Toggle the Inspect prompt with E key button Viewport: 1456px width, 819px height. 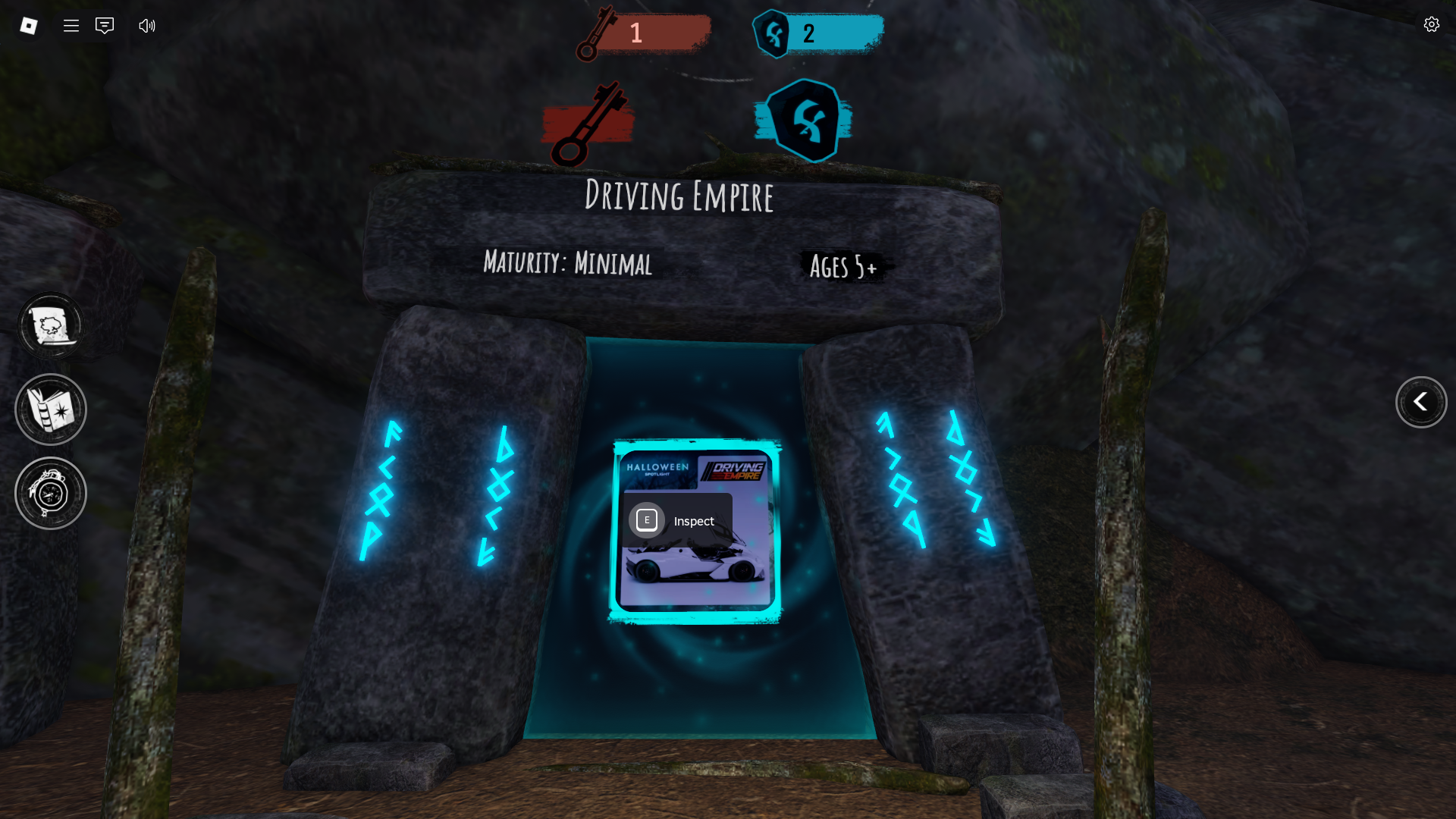677,520
